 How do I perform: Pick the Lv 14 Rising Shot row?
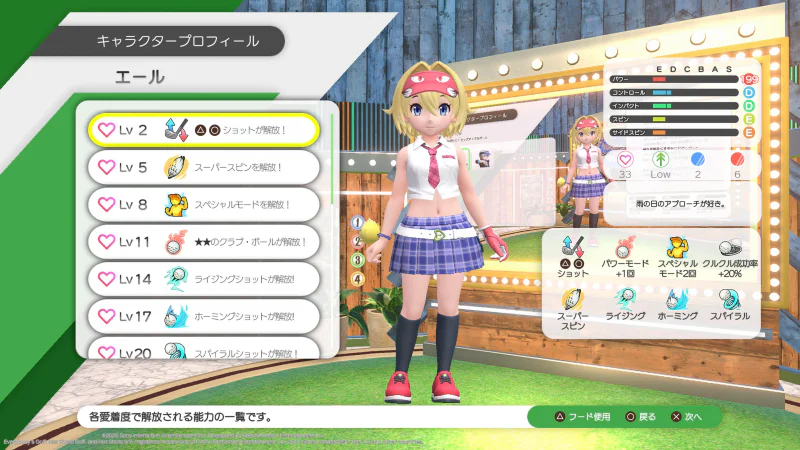[x=203, y=278]
